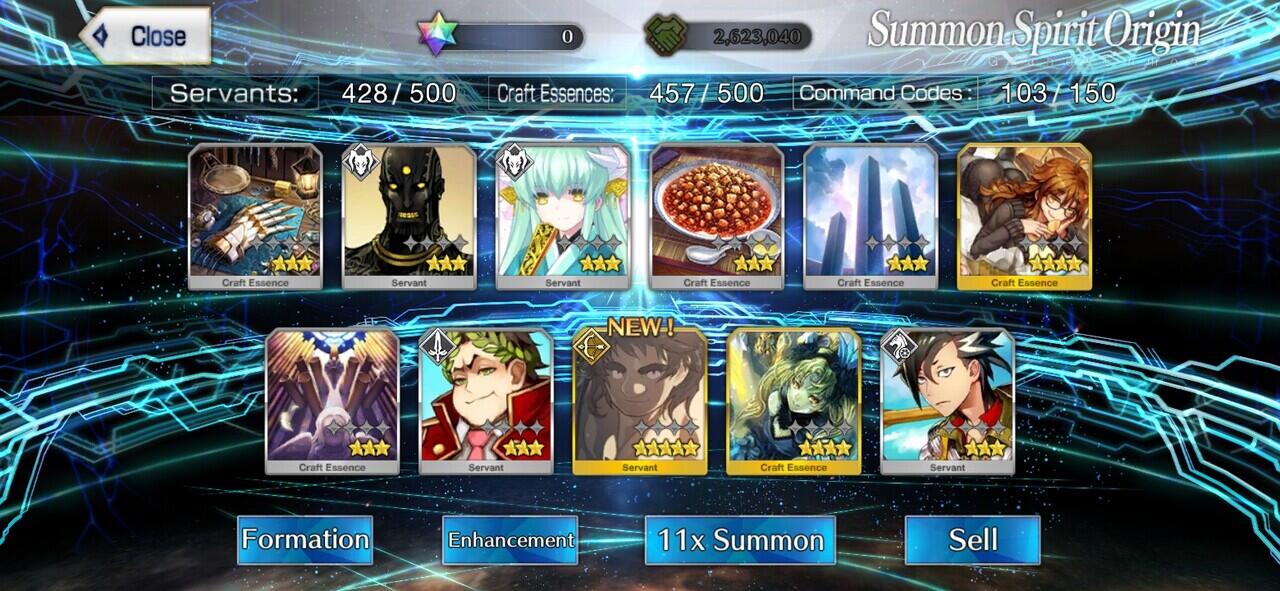
Task: Select the green-haired gold-framed Craft Essence card
Action: point(793,400)
